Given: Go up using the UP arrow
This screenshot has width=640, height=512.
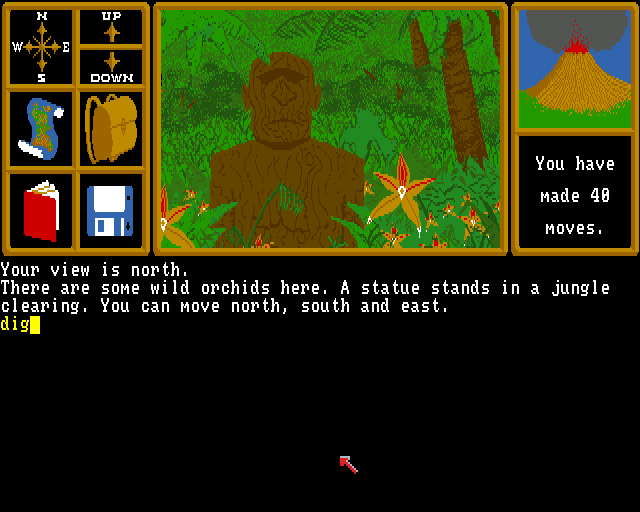Looking at the screenshot, I should tap(111, 27).
